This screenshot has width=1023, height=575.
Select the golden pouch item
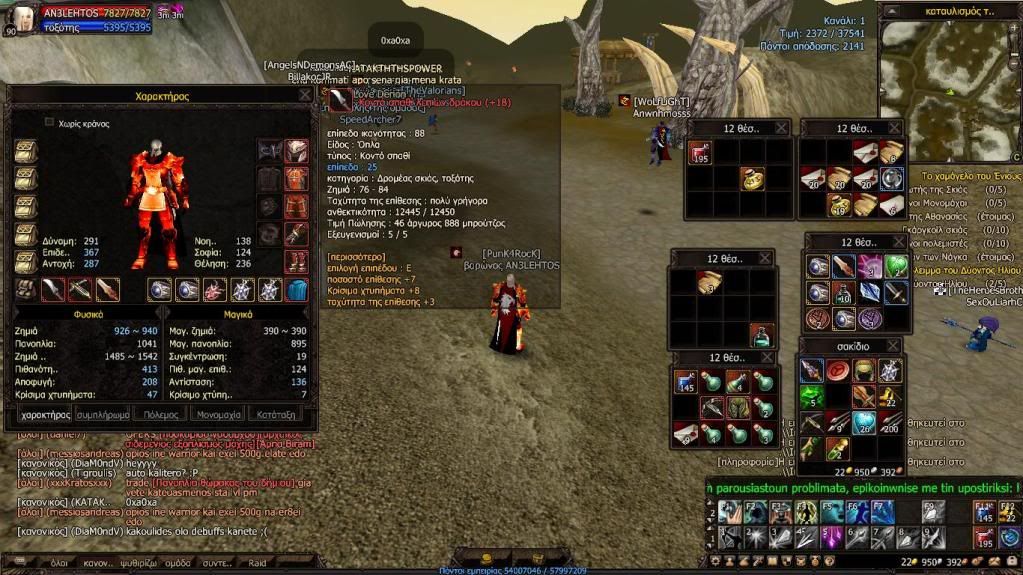[753, 178]
